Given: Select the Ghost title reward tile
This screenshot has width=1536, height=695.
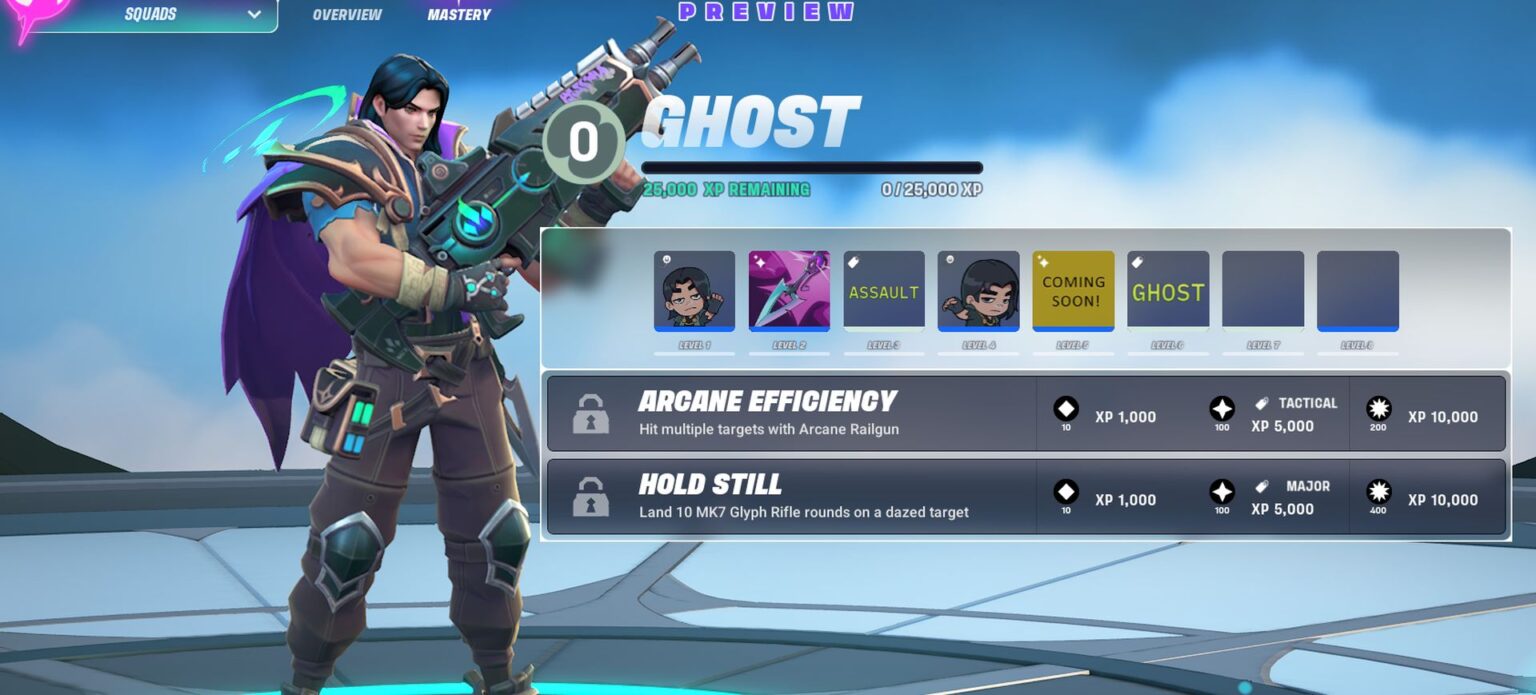Looking at the screenshot, I should 1167,290.
